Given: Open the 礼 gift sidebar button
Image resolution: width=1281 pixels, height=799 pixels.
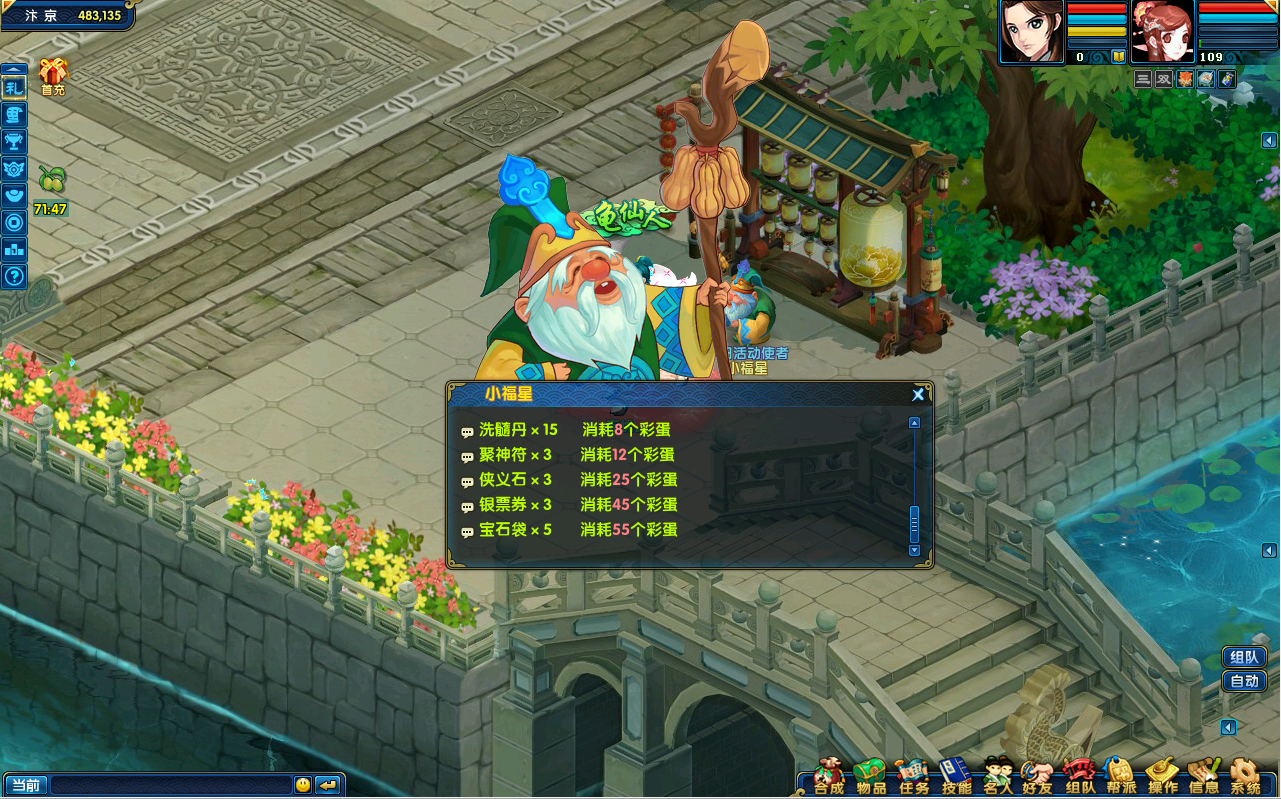Looking at the screenshot, I should [14, 88].
